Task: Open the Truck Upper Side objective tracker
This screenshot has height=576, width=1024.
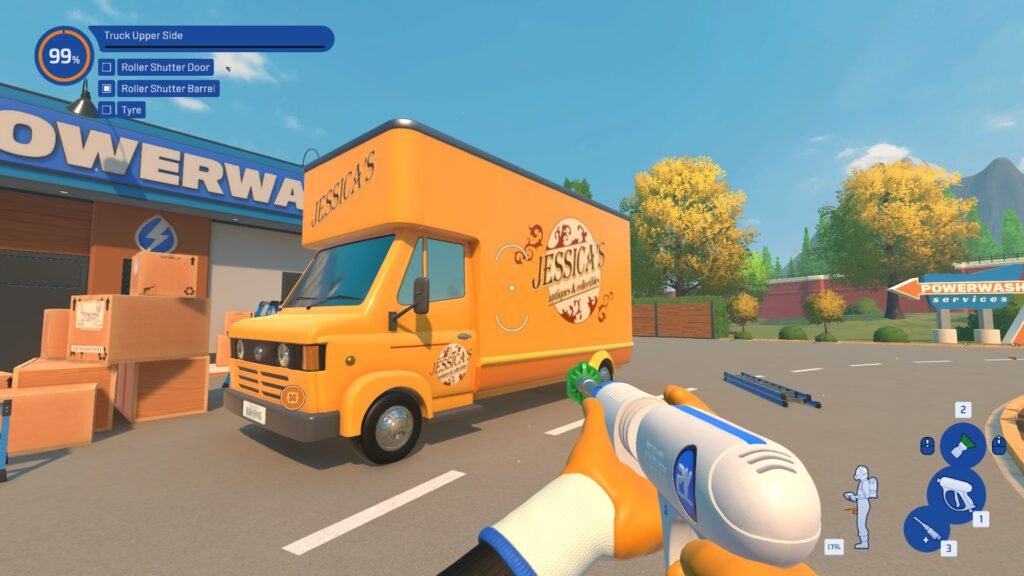Action: click(215, 38)
